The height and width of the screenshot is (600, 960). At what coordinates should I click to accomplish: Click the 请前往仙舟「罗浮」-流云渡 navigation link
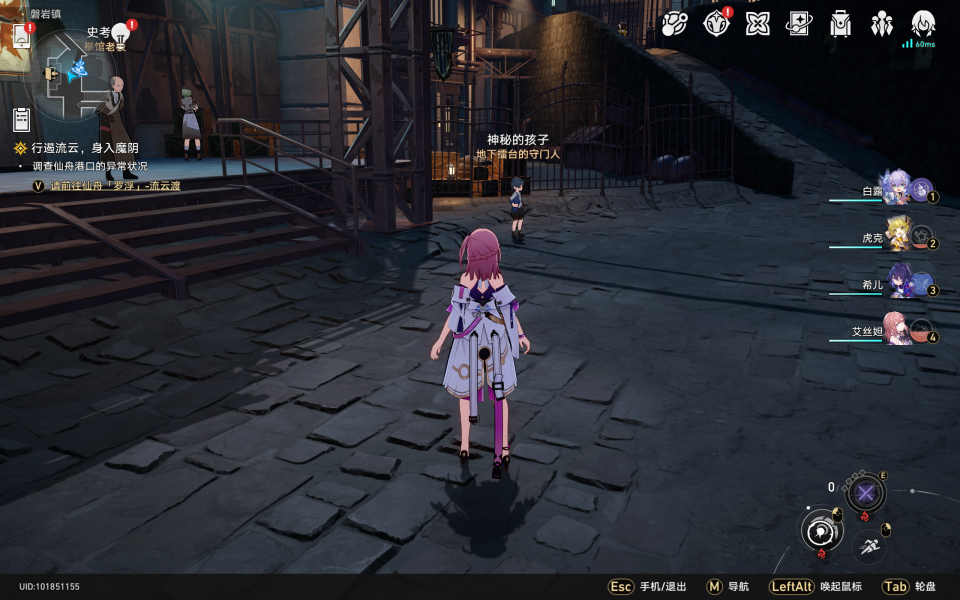click(116, 186)
